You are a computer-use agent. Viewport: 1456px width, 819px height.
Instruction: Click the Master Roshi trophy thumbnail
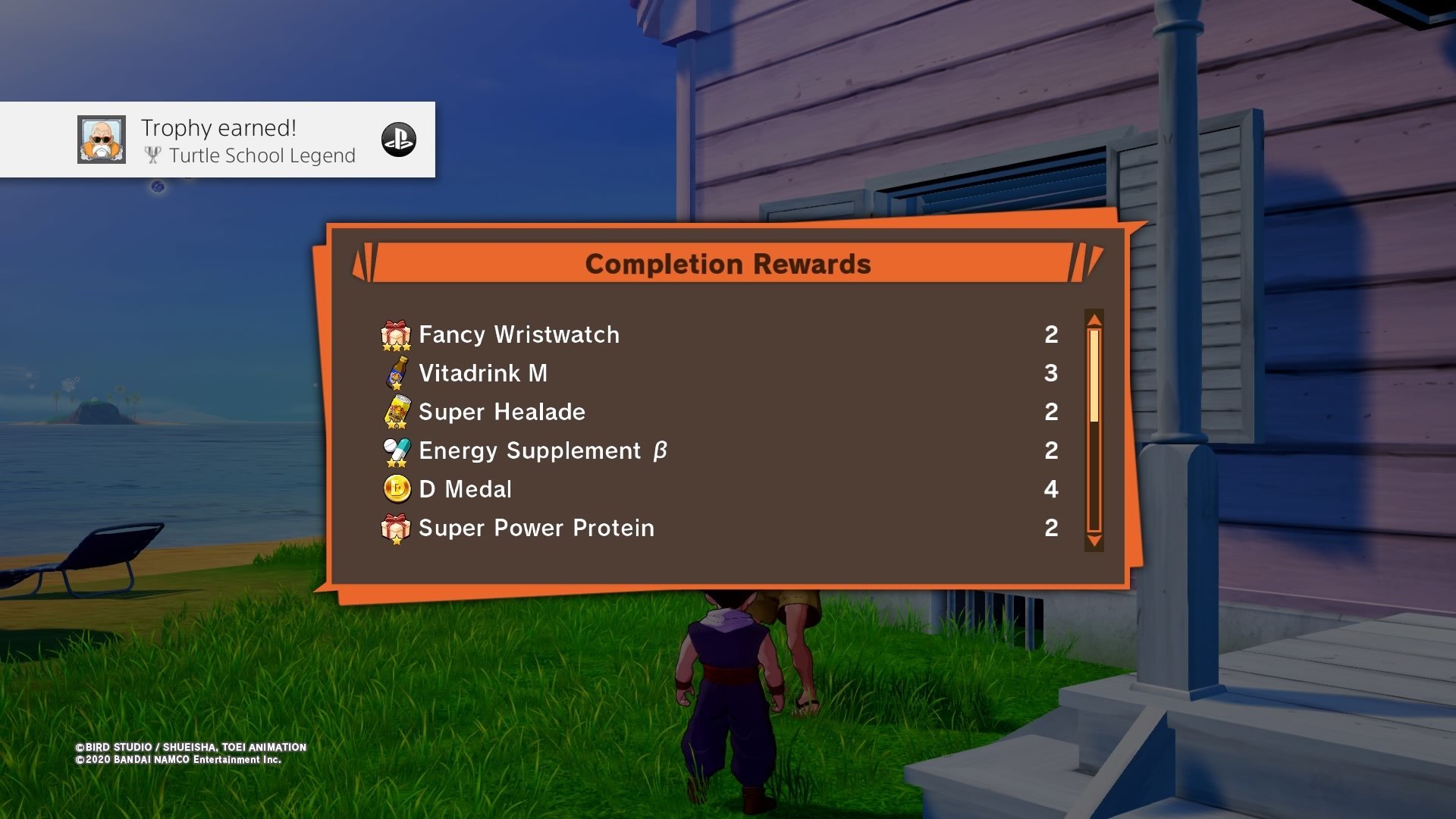click(x=102, y=140)
